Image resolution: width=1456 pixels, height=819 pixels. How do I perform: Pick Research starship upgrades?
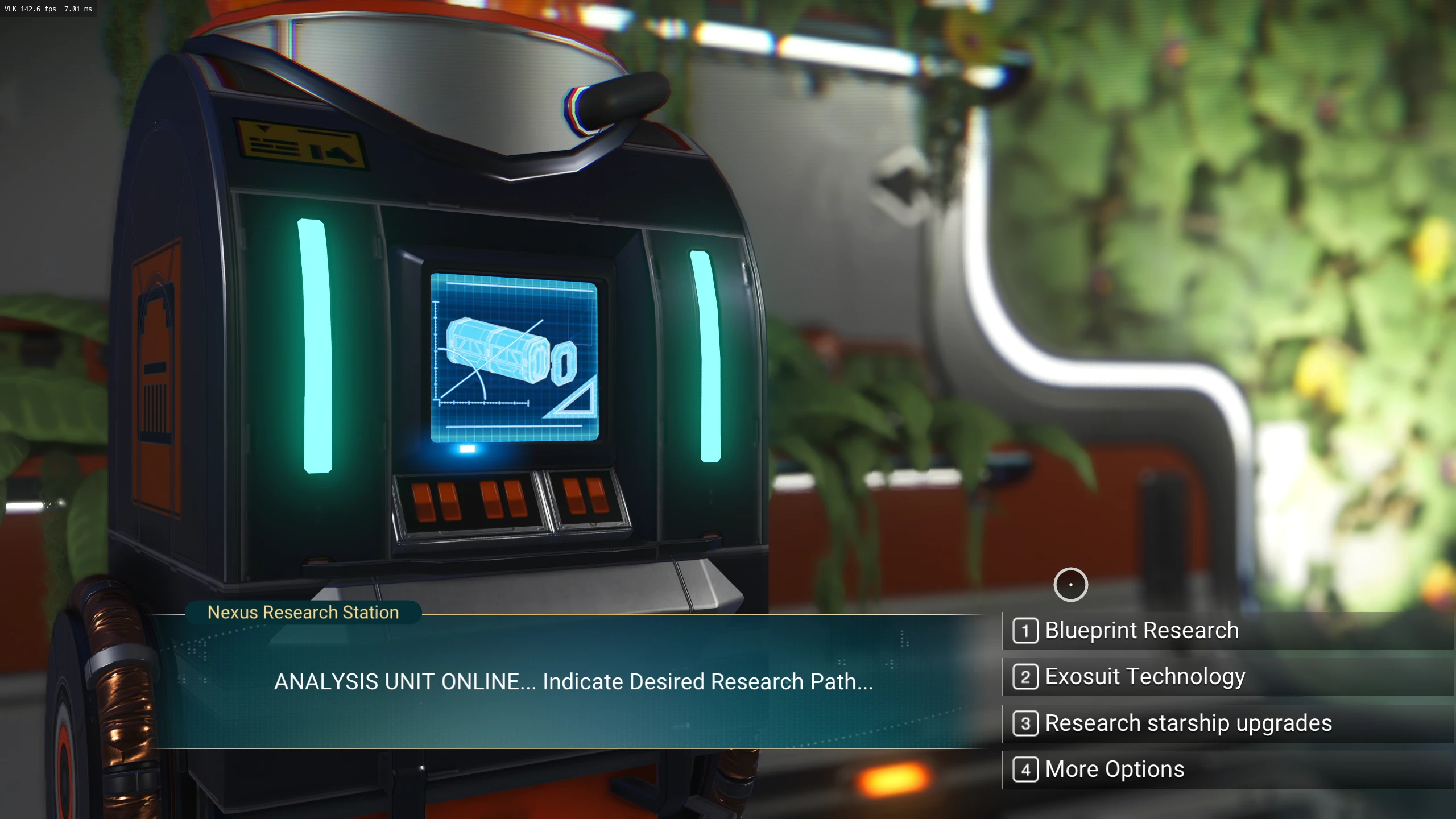pos(1188,723)
